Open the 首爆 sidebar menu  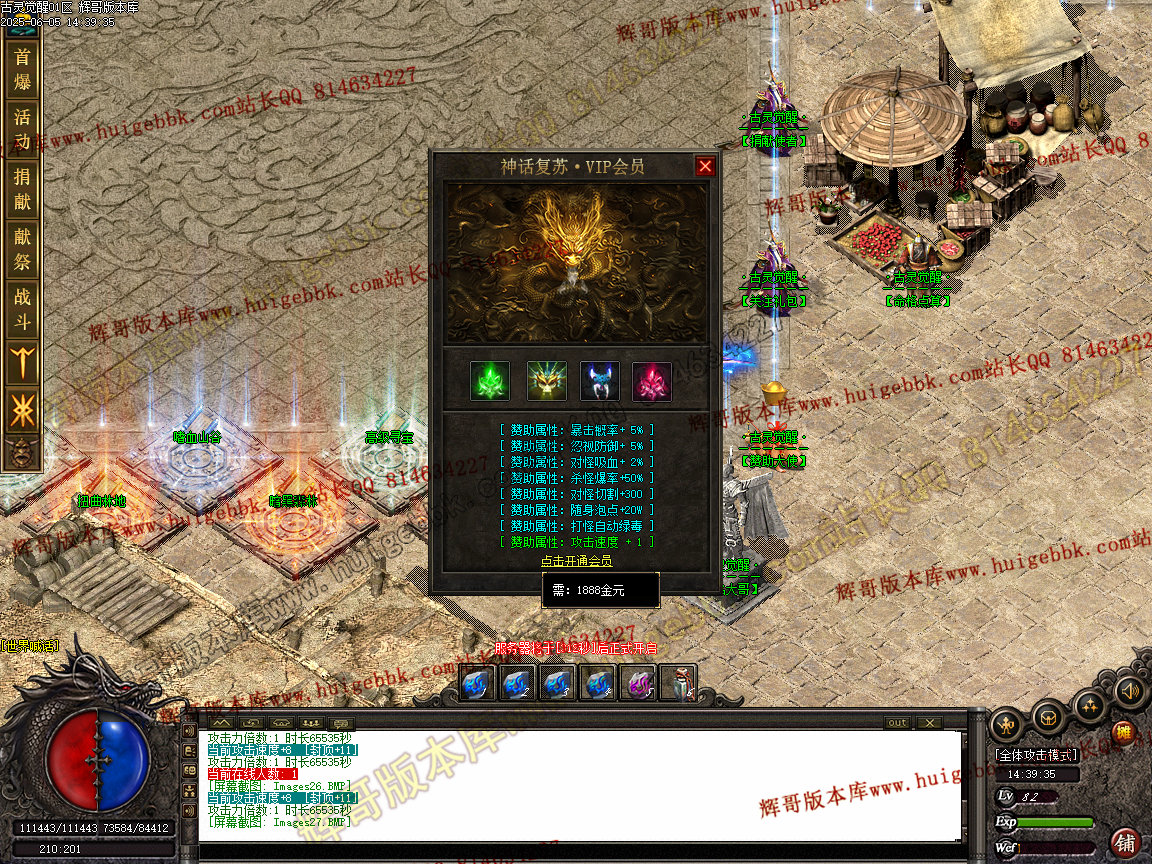coord(22,69)
